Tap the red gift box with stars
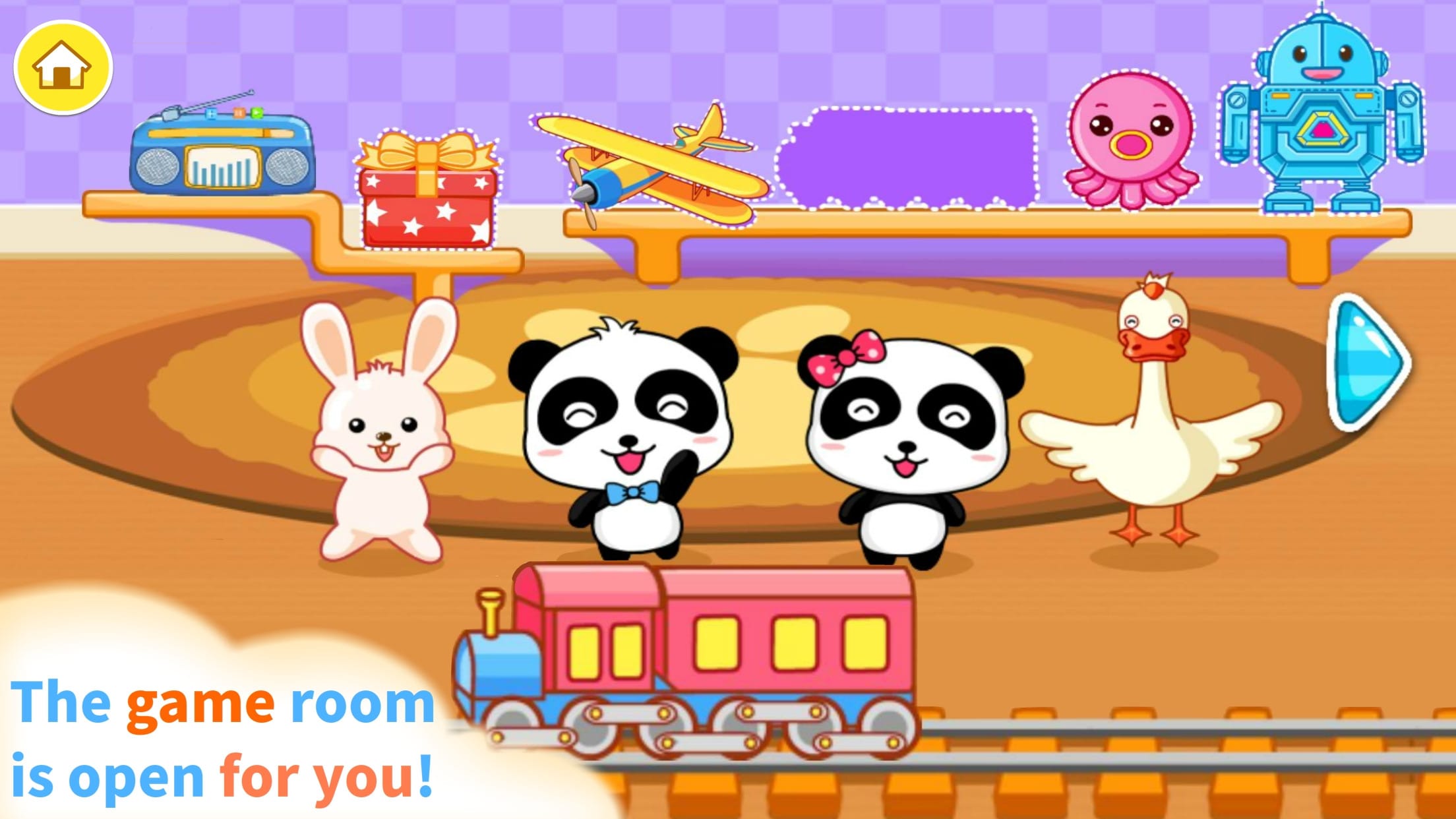The image size is (1456, 819). point(429,191)
